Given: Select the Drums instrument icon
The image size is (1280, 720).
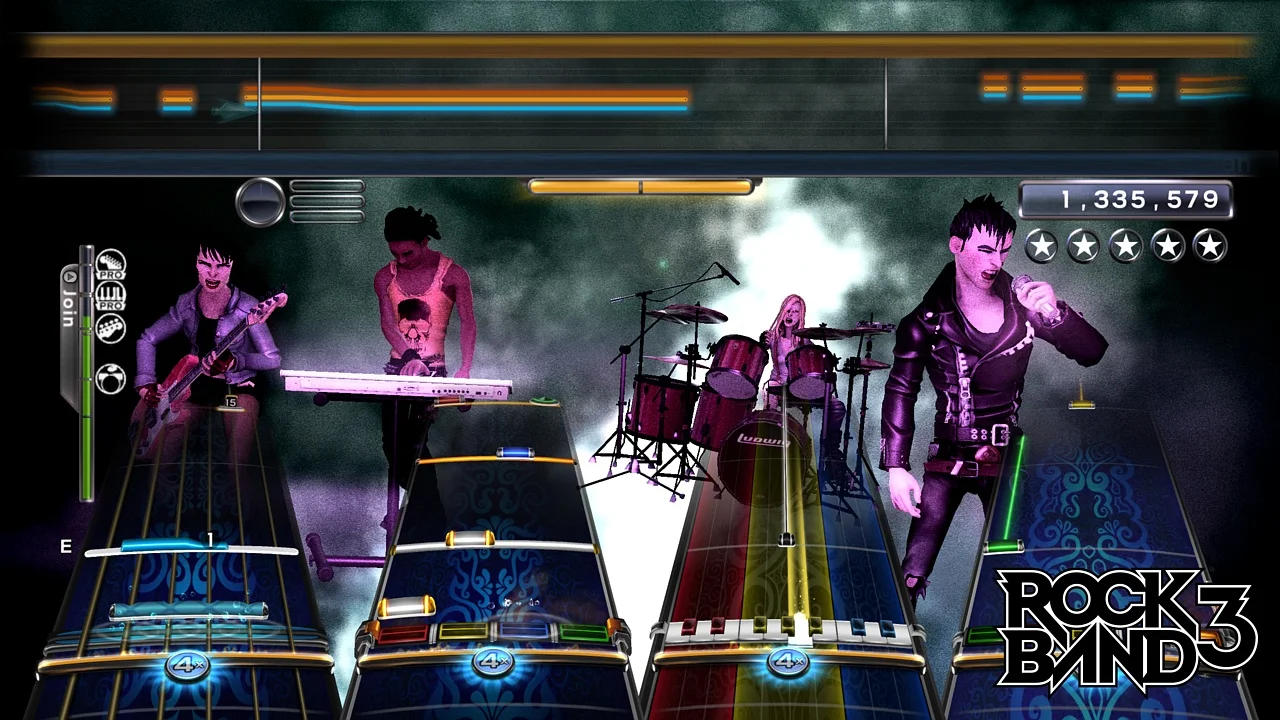Looking at the screenshot, I should click(110, 379).
